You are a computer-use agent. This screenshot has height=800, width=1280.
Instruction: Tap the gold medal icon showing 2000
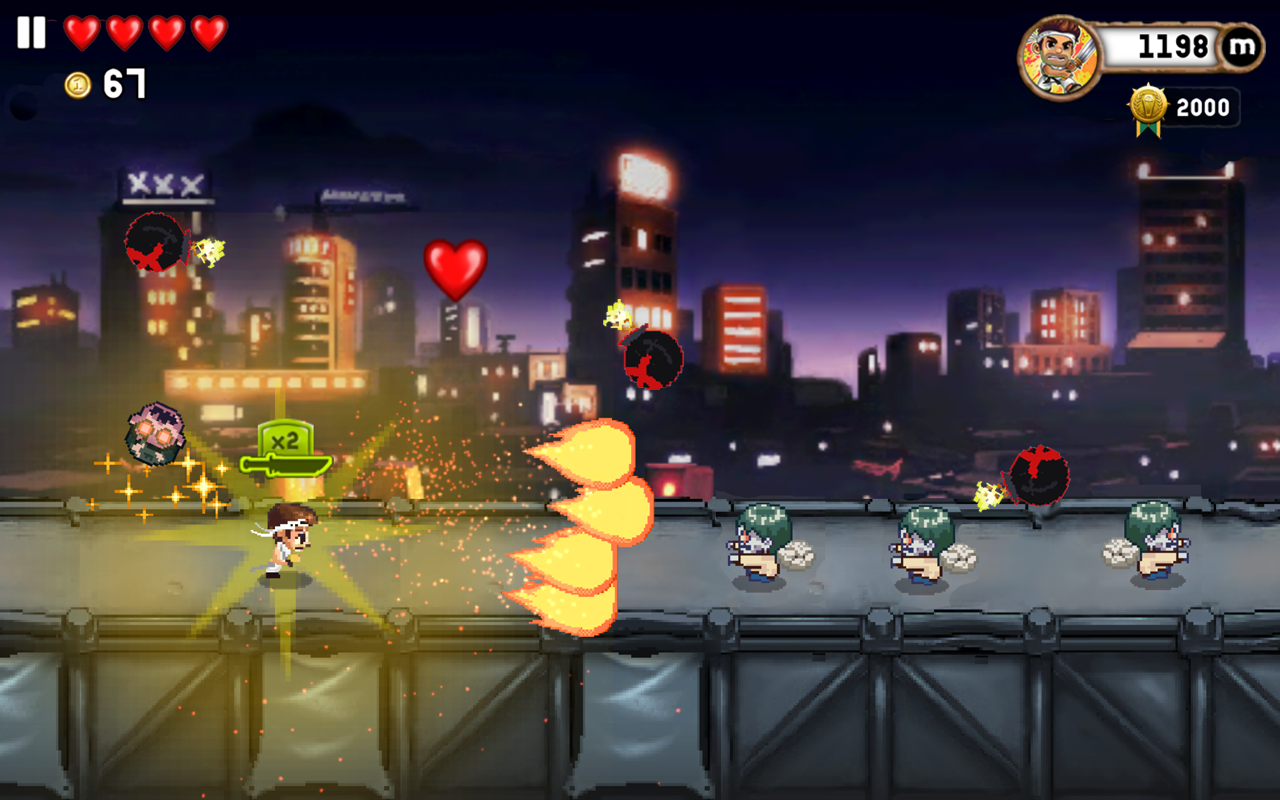point(1150,108)
